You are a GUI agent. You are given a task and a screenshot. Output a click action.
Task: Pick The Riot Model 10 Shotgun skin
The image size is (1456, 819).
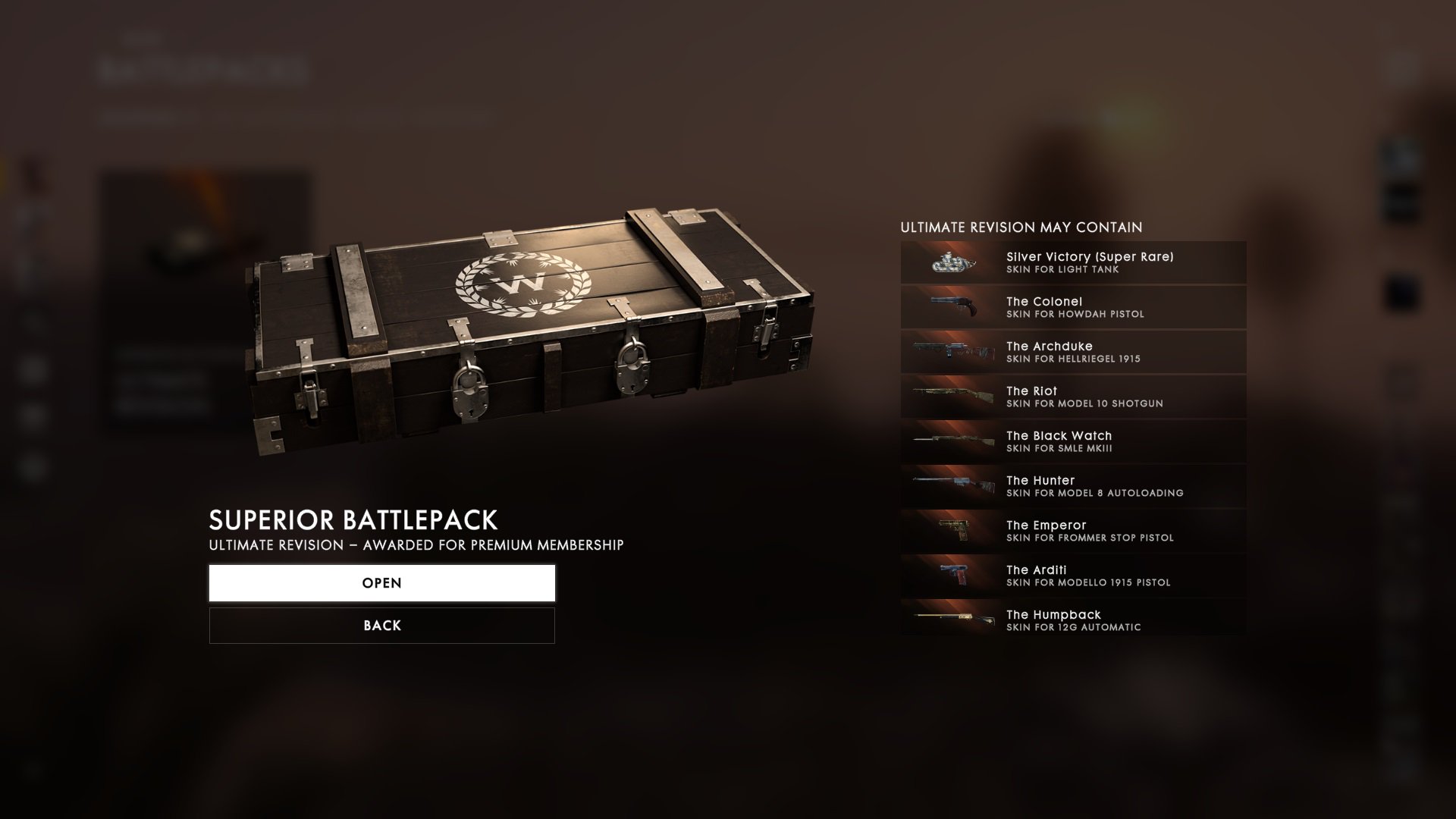pyautogui.click(x=1073, y=397)
